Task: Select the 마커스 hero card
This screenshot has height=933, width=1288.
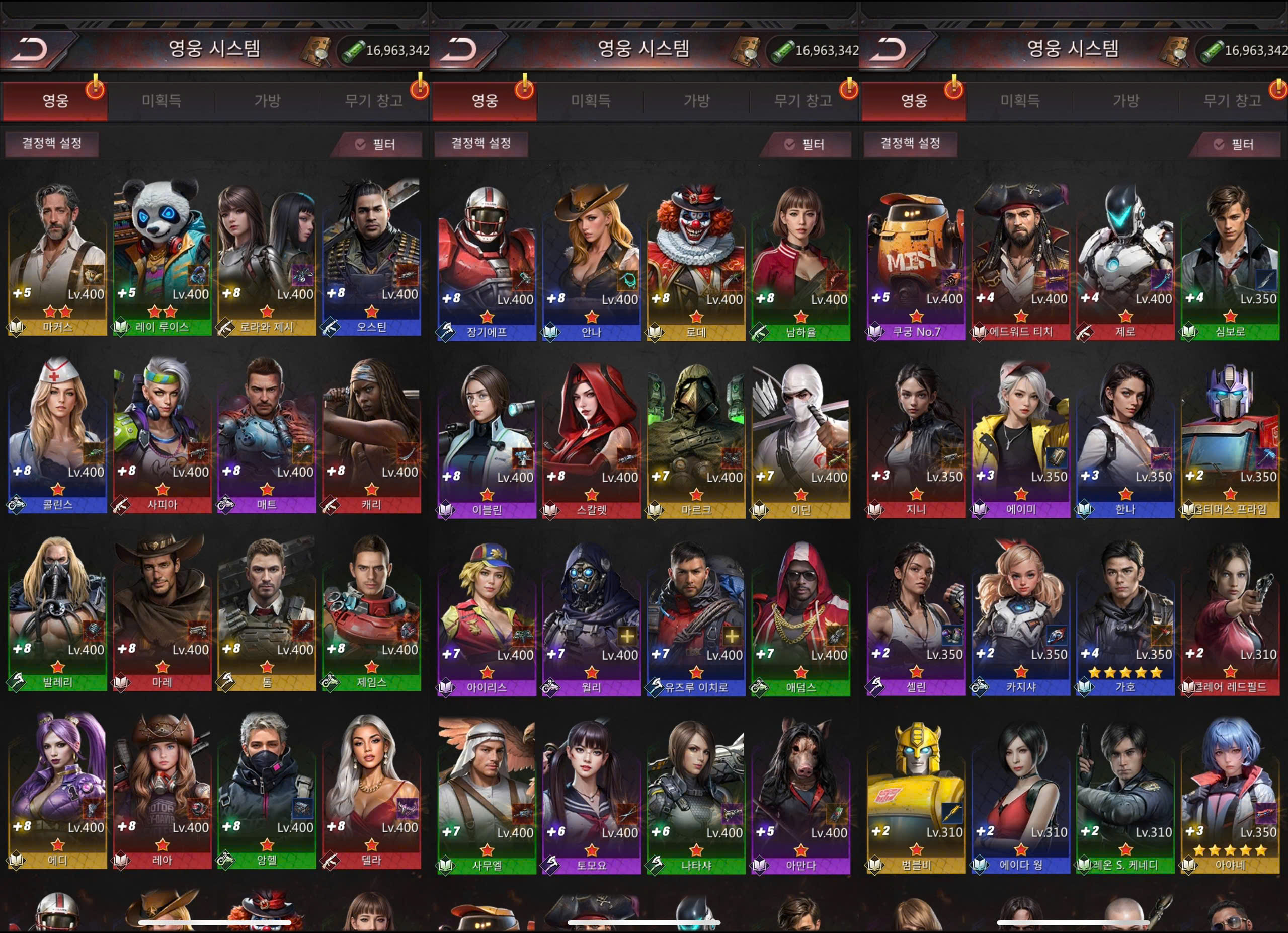Action: (57, 258)
